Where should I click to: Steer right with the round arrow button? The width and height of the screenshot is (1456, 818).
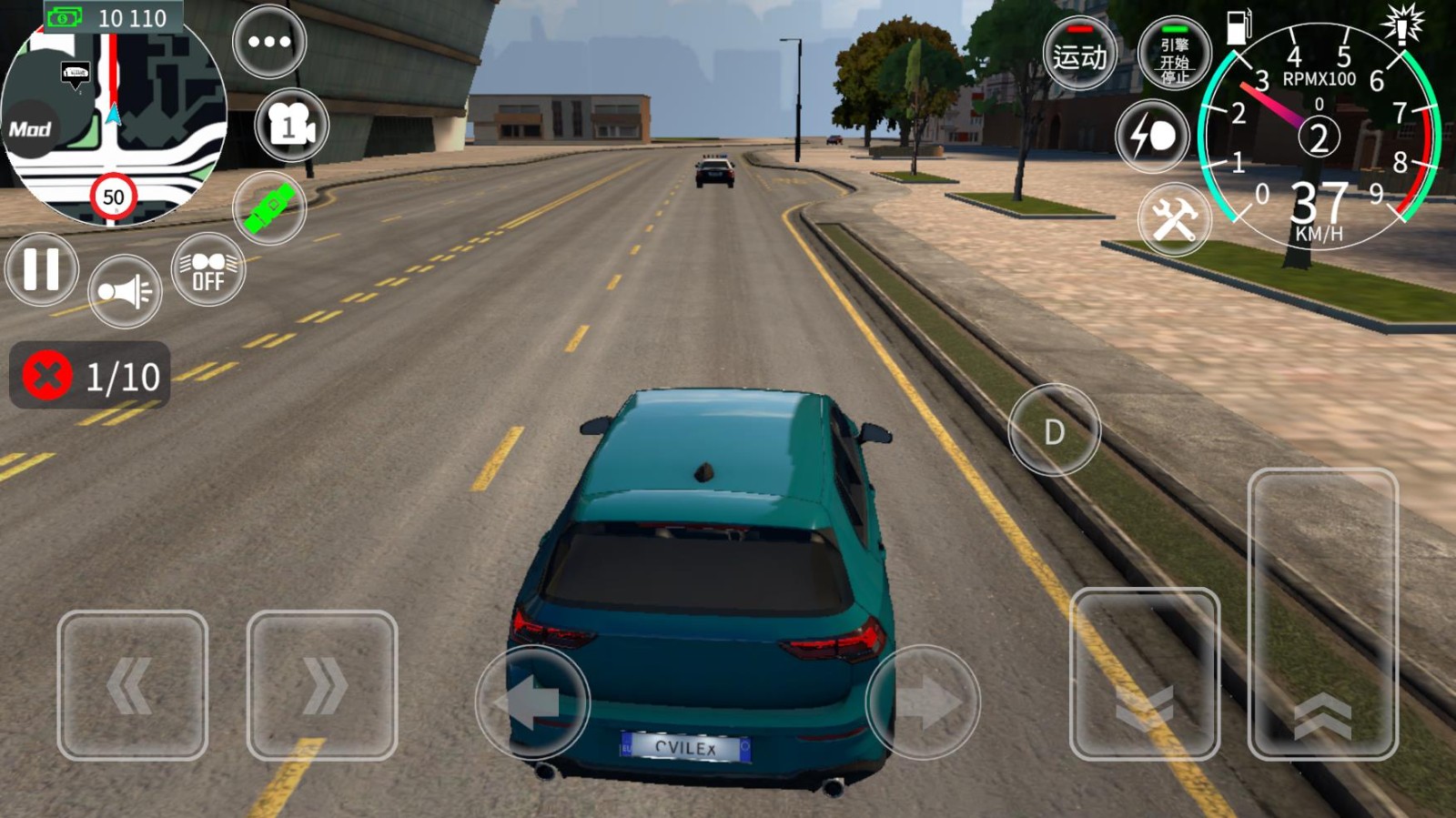click(923, 702)
